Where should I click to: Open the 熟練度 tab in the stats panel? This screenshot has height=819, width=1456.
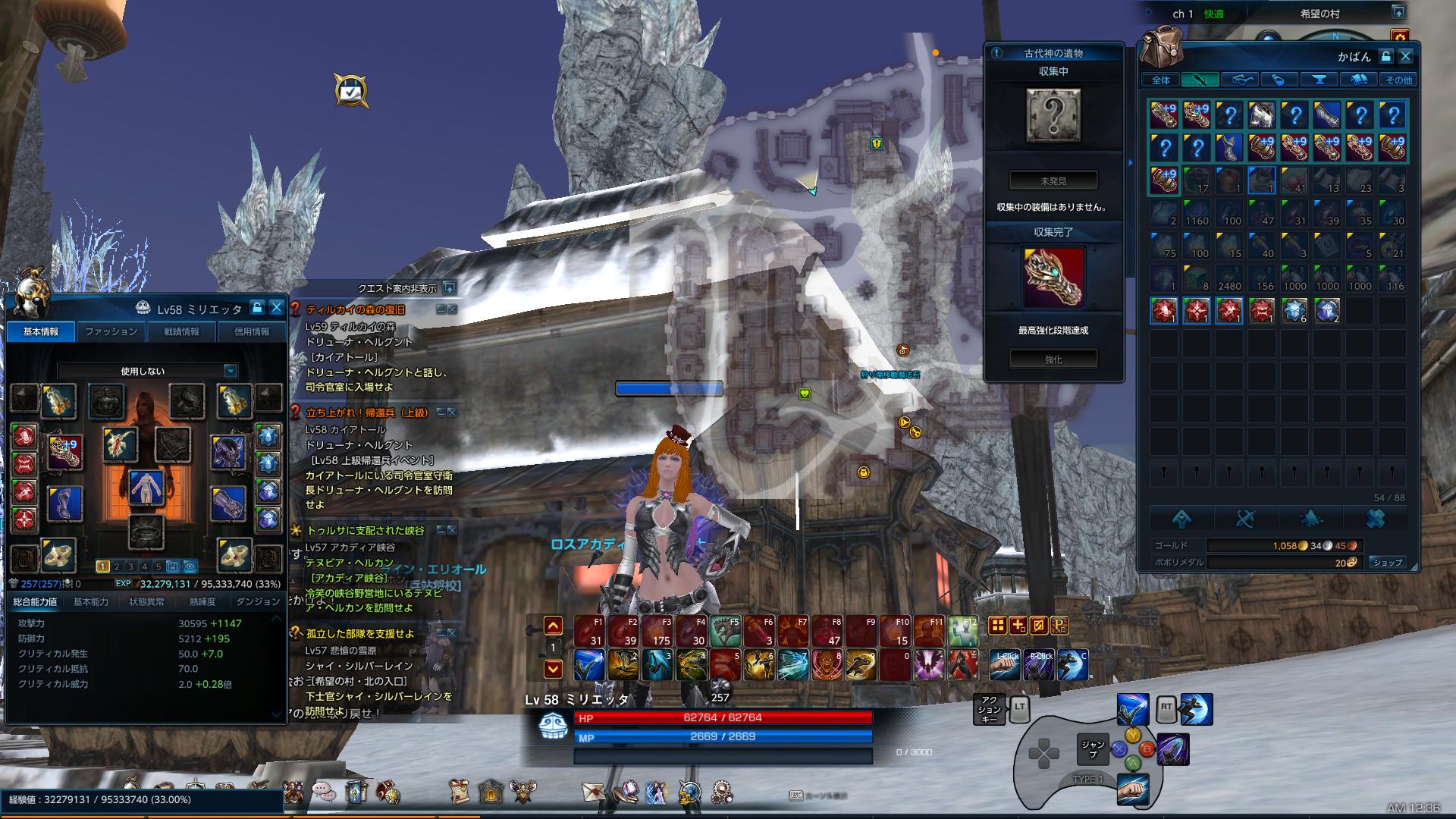tap(201, 601)
